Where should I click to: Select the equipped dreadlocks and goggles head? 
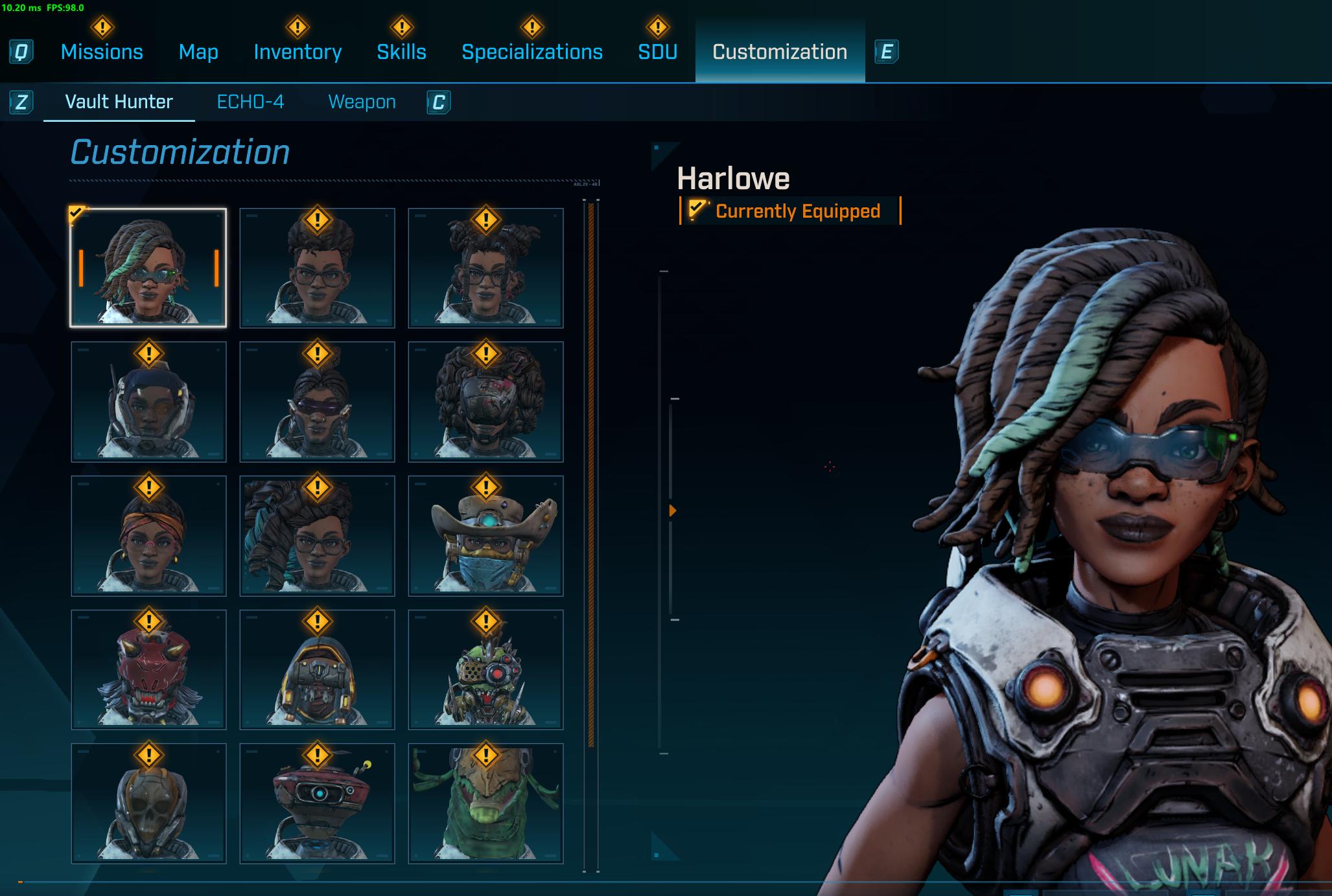coord(148,268)
